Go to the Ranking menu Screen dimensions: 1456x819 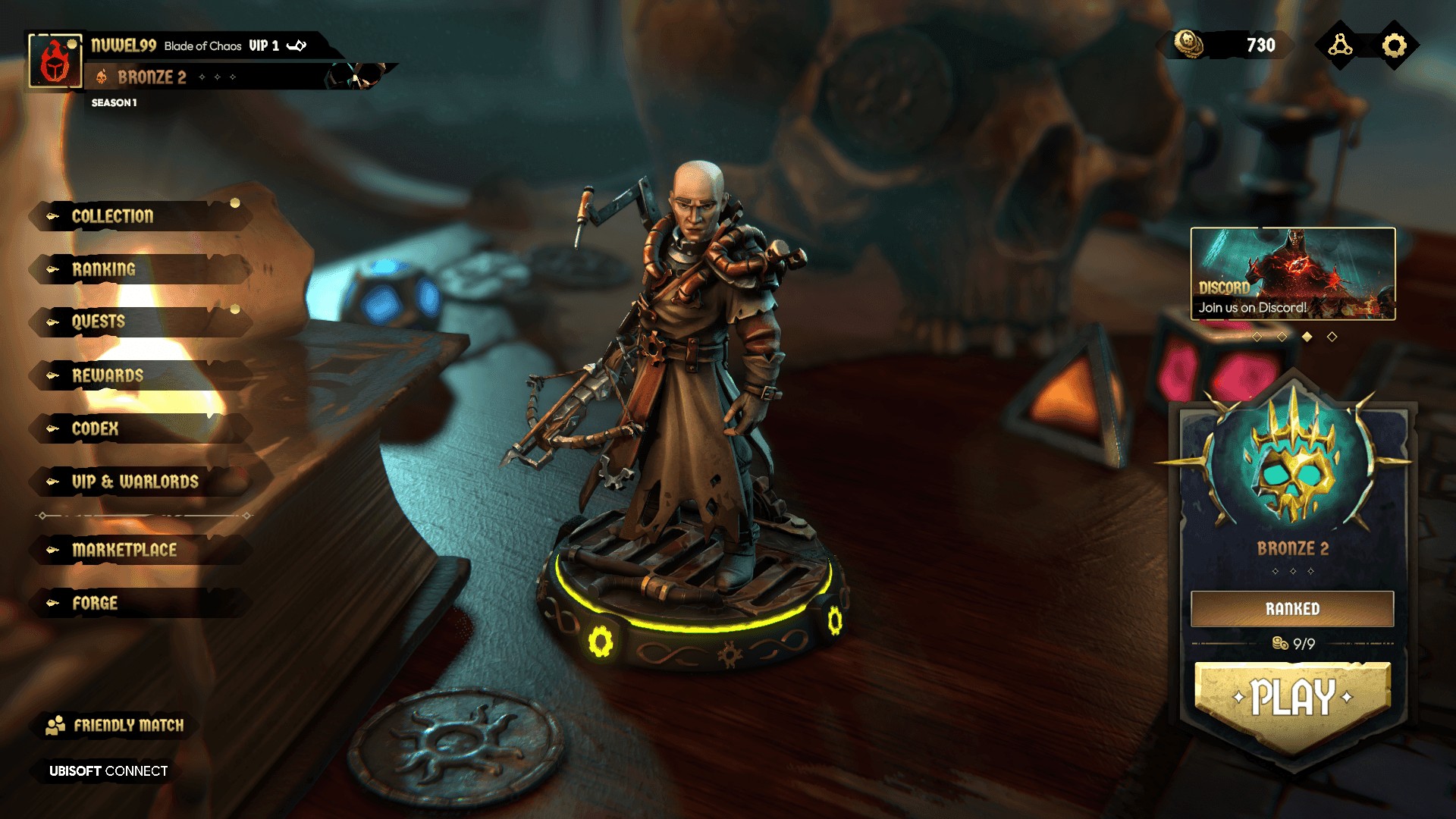pos(105,270)
